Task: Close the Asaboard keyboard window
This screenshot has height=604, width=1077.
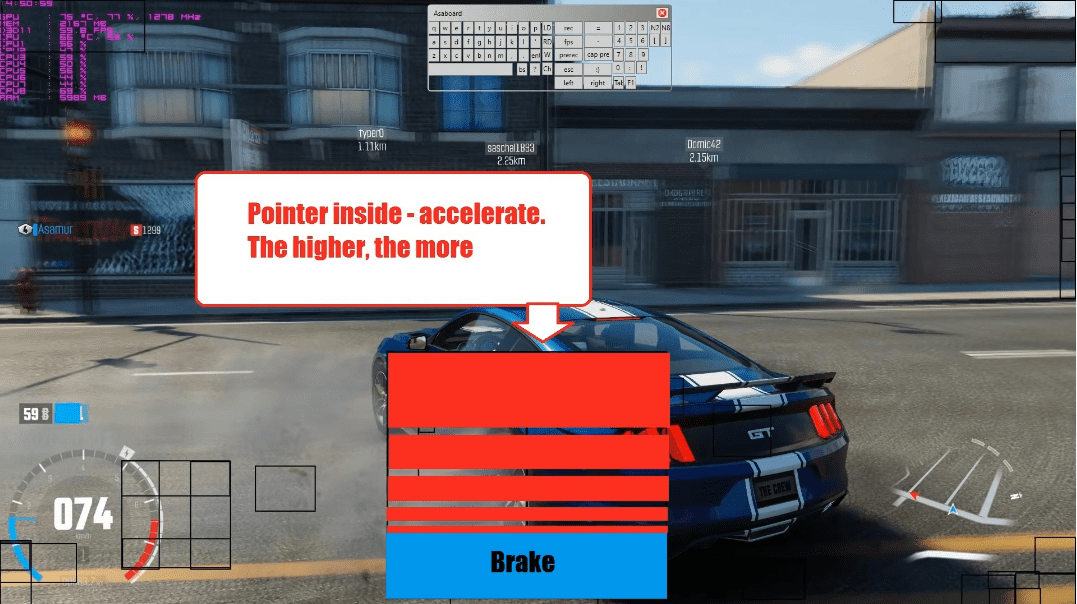Action: click(662, 13)
